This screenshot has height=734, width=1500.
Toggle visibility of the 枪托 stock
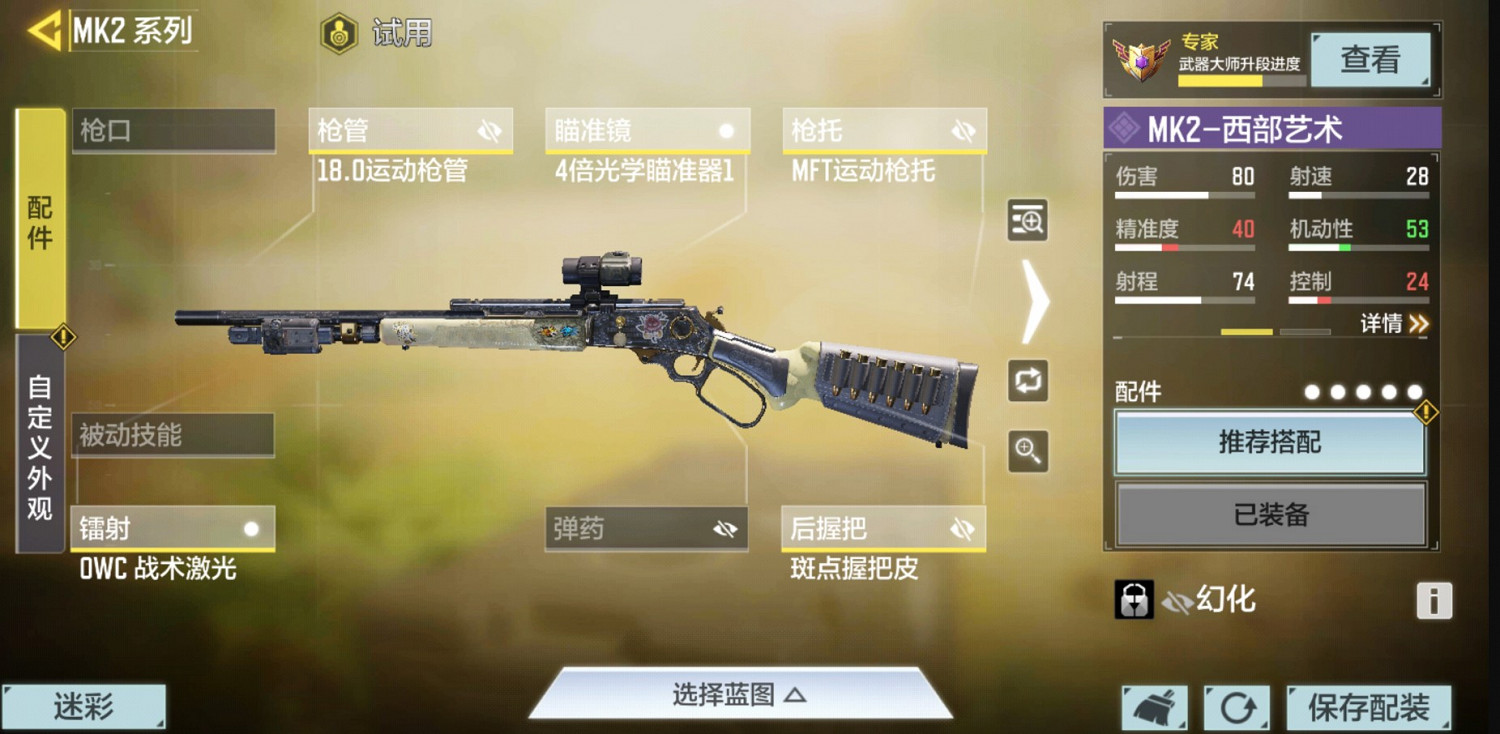(963, 129)
